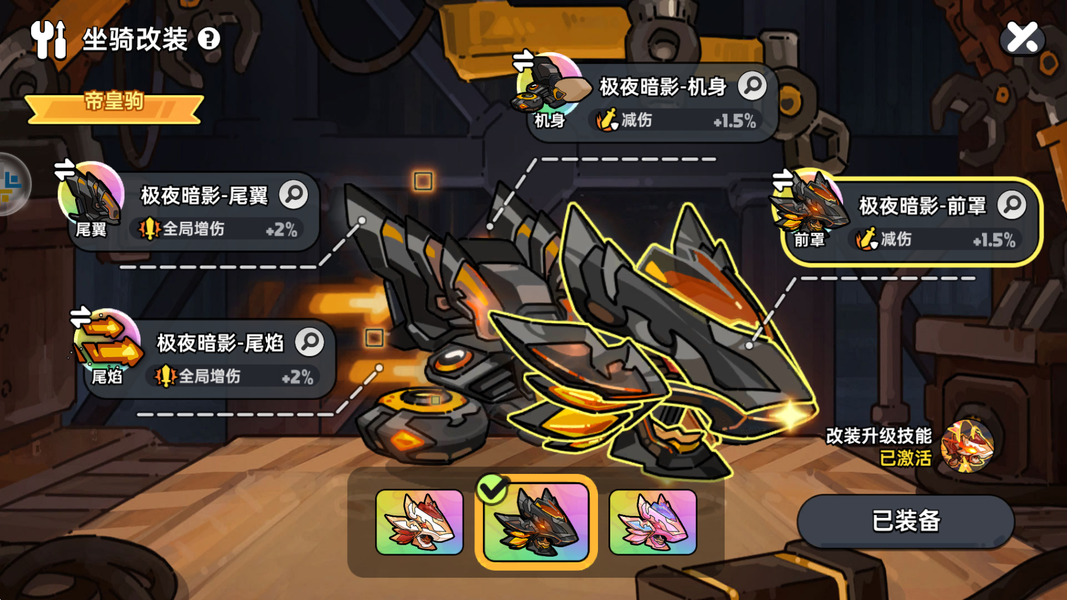
Task: Inspect the 极夜暗影-机身 part details
Action: point(752,86)
